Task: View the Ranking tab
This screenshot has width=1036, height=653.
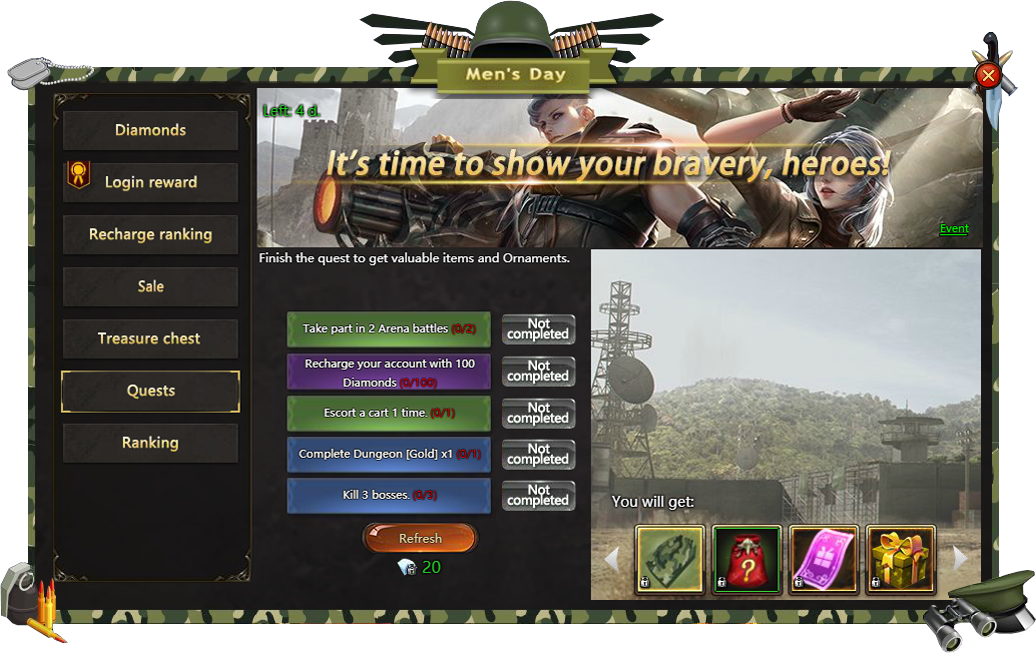Action: pos(150,443)
